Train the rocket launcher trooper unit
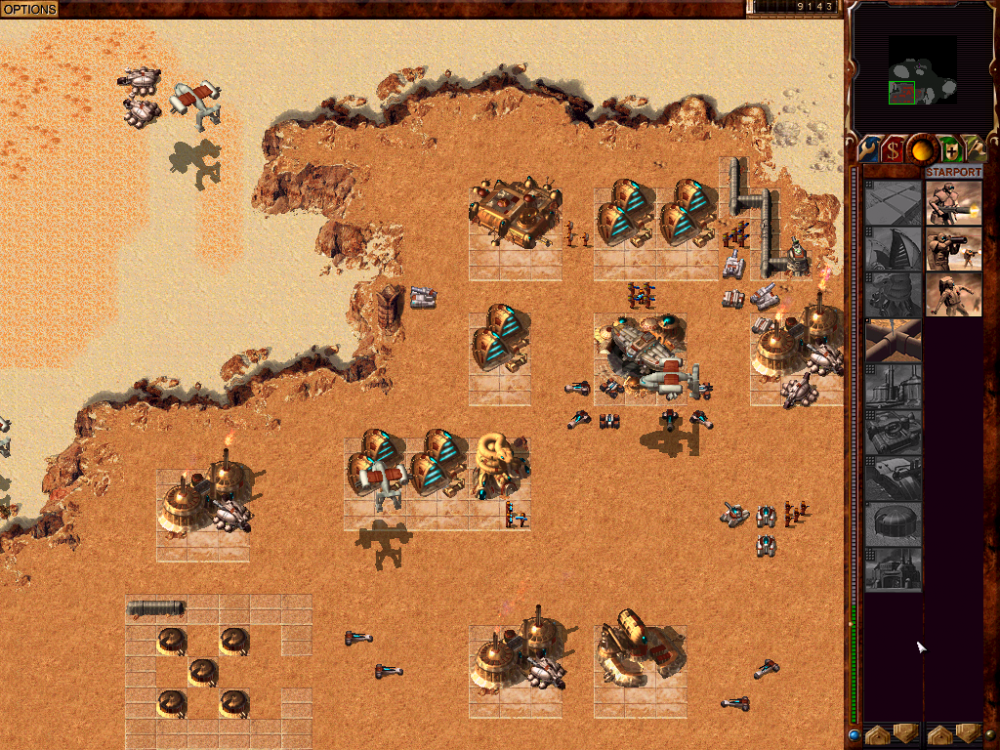The image size is (1000, 750). (953, 248)
